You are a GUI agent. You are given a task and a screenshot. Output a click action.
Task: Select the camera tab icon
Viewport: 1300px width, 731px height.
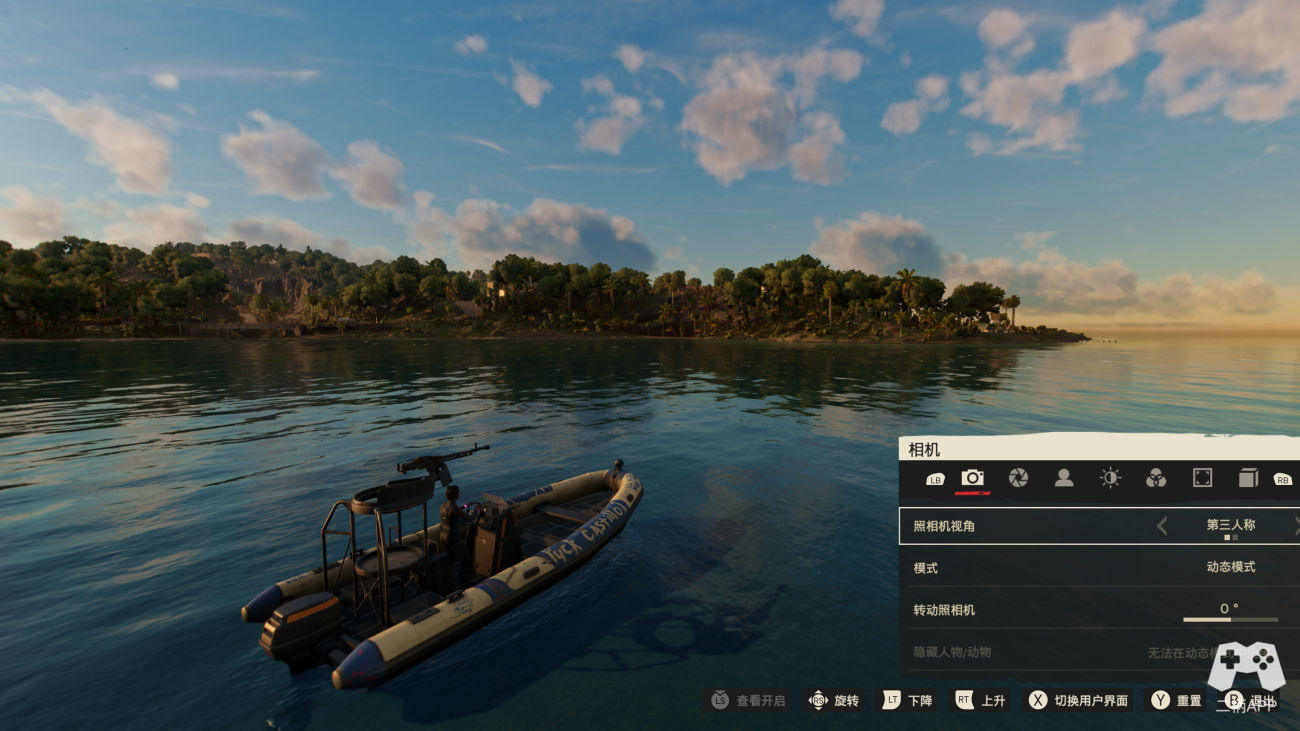click(972, 478)
